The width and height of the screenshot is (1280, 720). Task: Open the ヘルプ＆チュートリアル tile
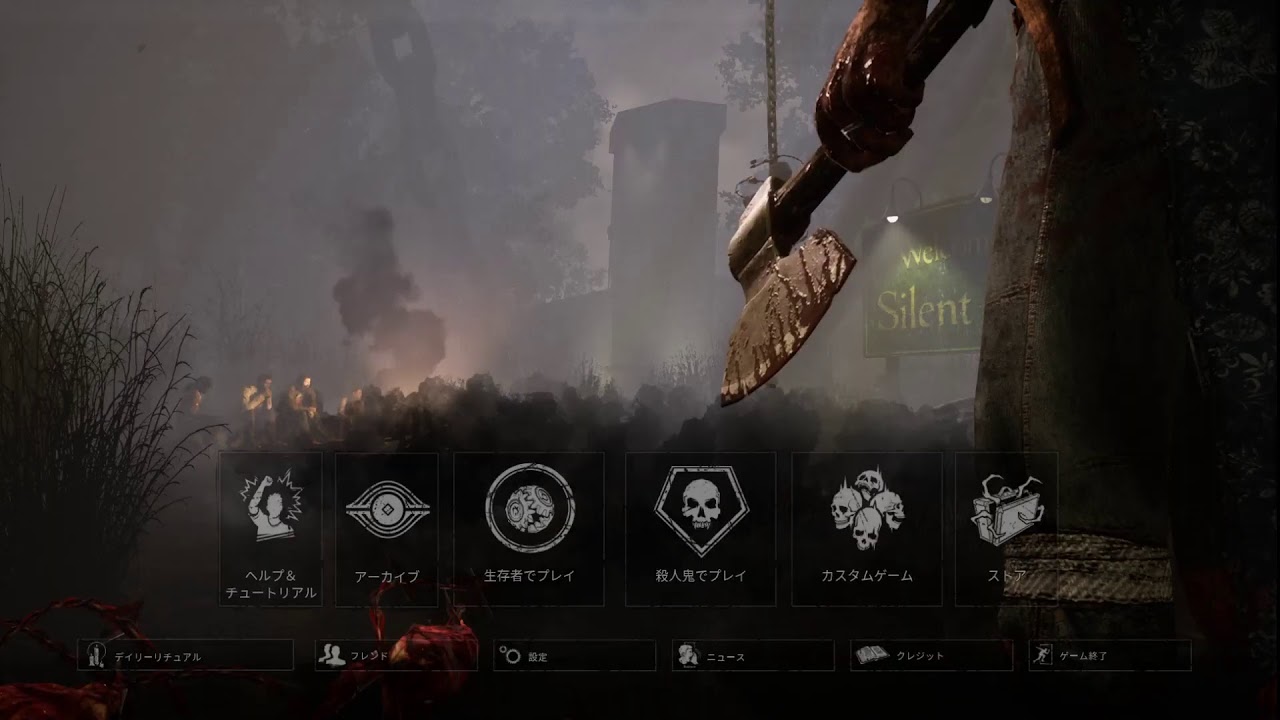coord(270,528)
